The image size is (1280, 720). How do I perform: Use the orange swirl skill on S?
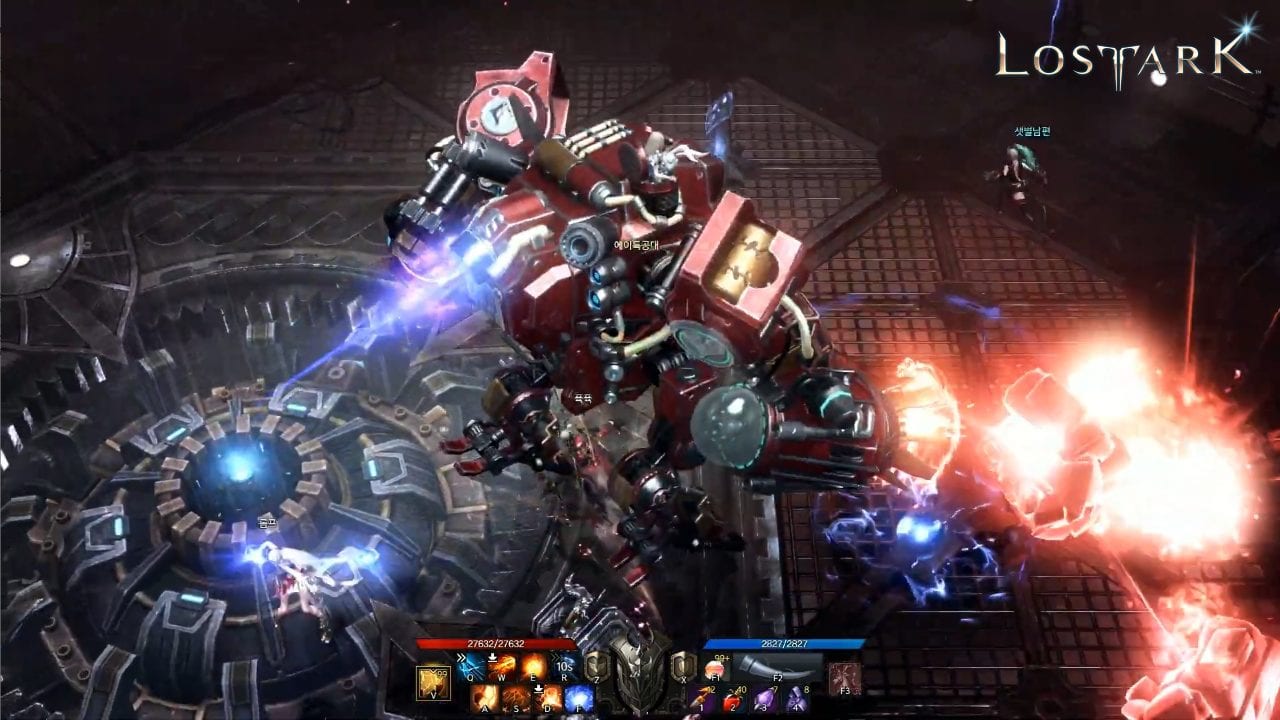point(517,698)
